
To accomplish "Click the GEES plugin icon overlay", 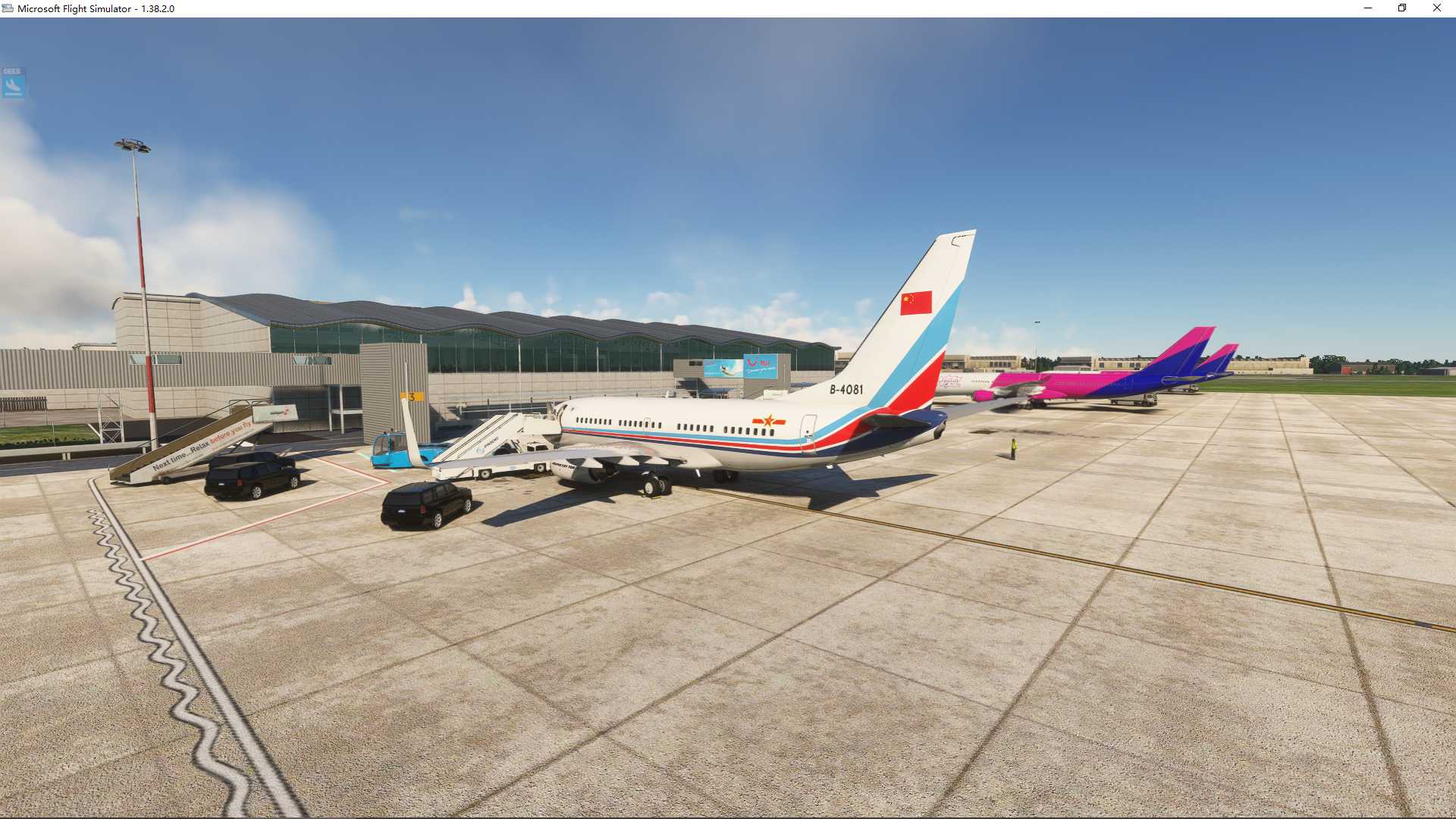I will tap(14, 82).
